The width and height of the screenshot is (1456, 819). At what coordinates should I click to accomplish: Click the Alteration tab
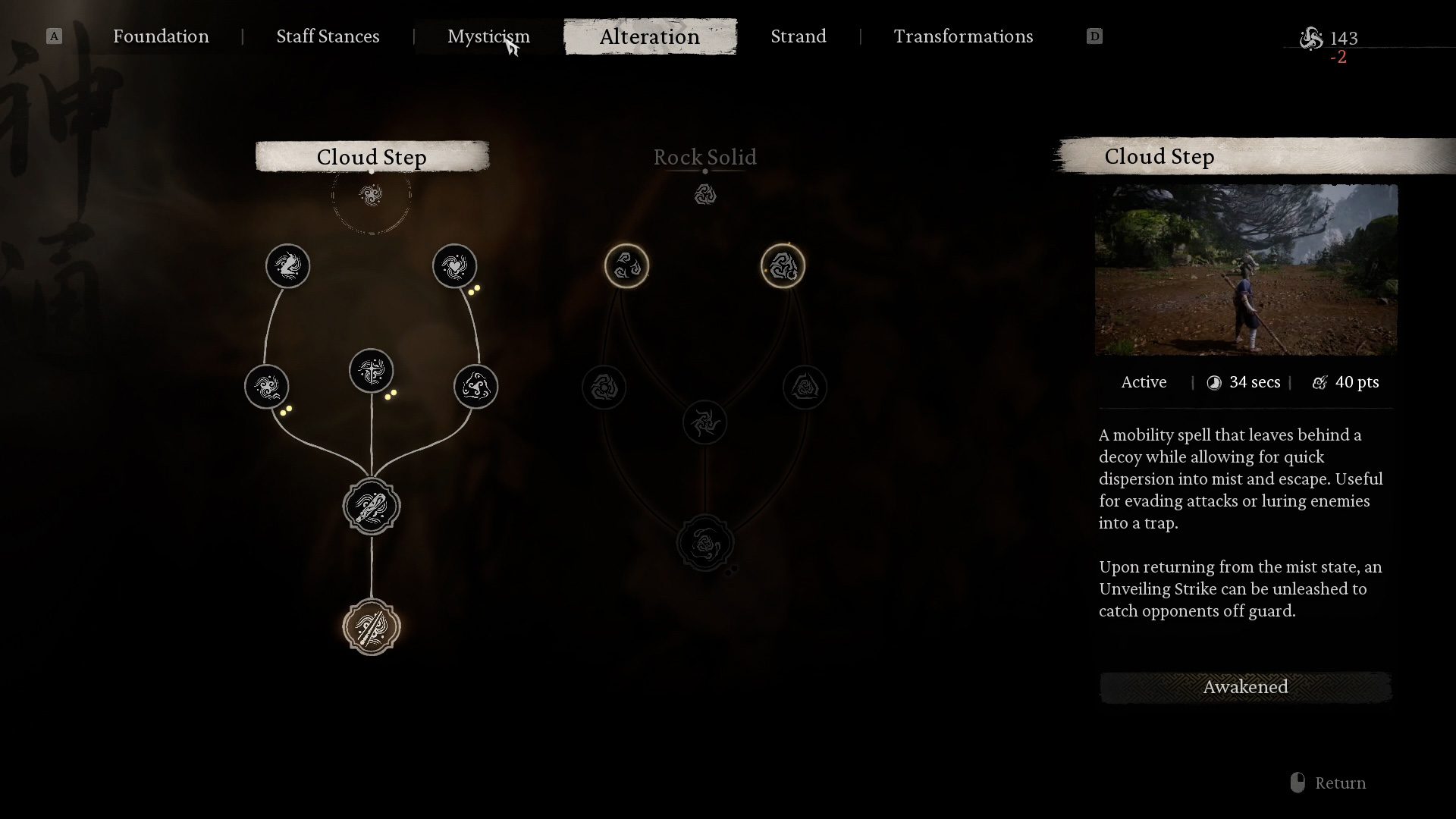tap(650, 36)
